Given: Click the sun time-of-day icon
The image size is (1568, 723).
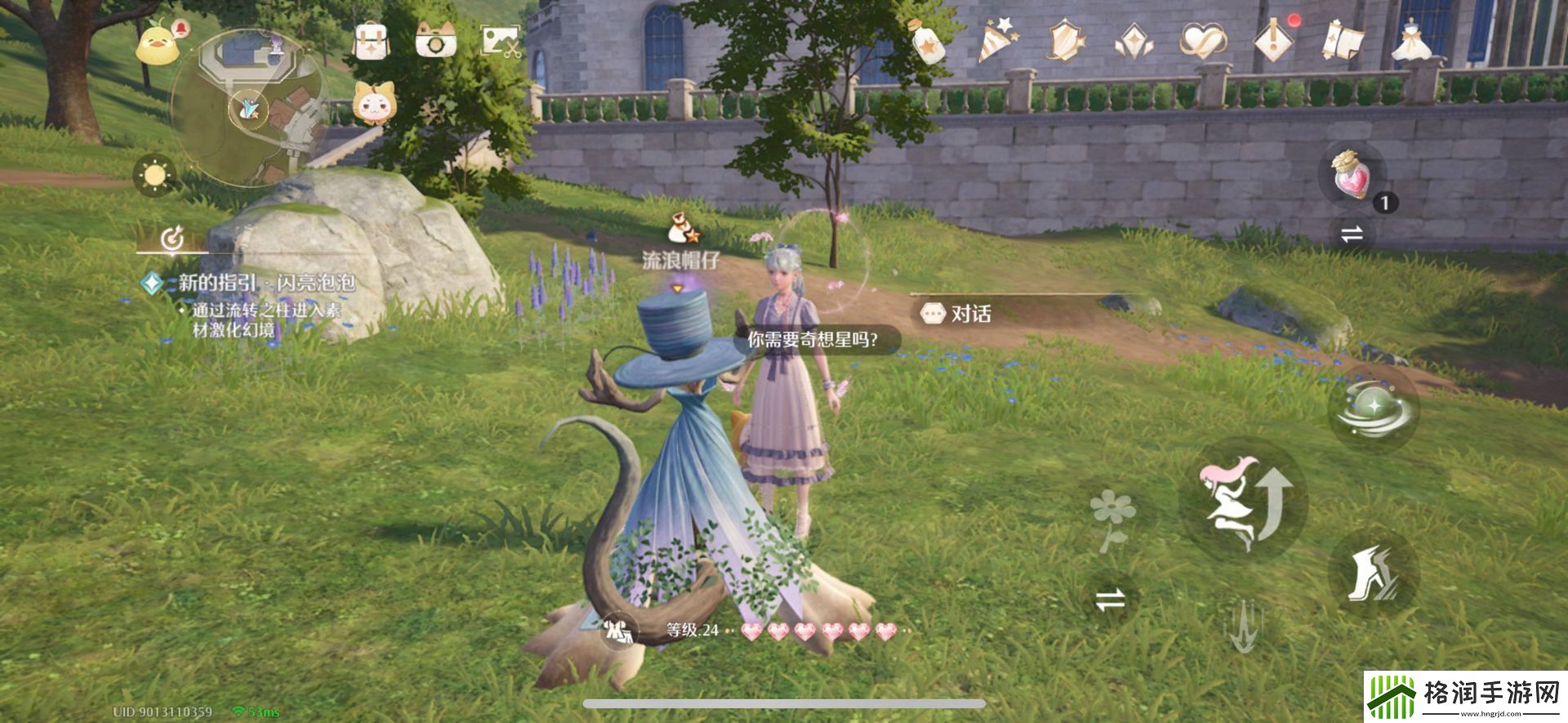Looking at the screenshot, I should [154, 176].
